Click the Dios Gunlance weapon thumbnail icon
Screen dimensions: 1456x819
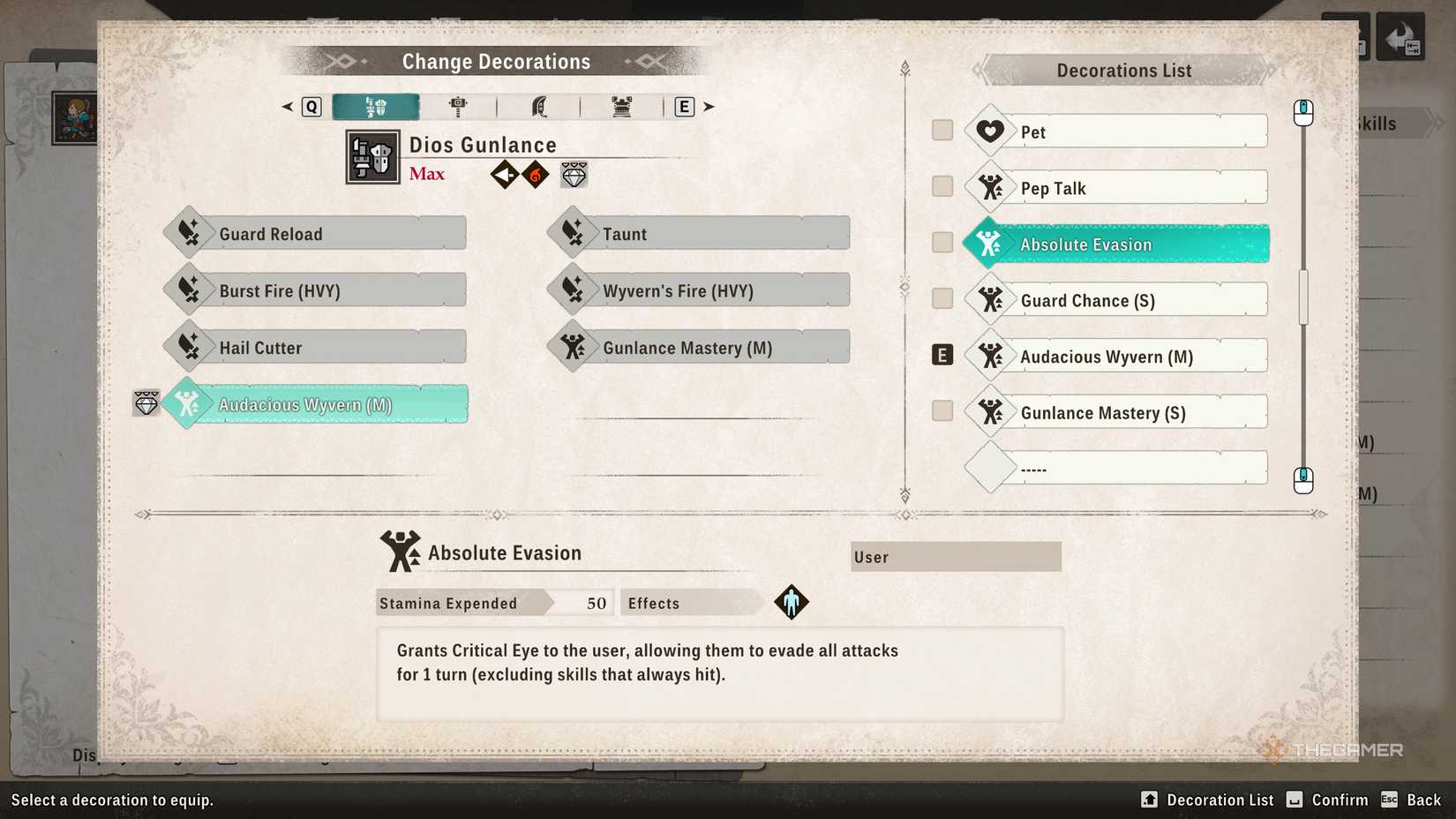(x=372, y=158)
